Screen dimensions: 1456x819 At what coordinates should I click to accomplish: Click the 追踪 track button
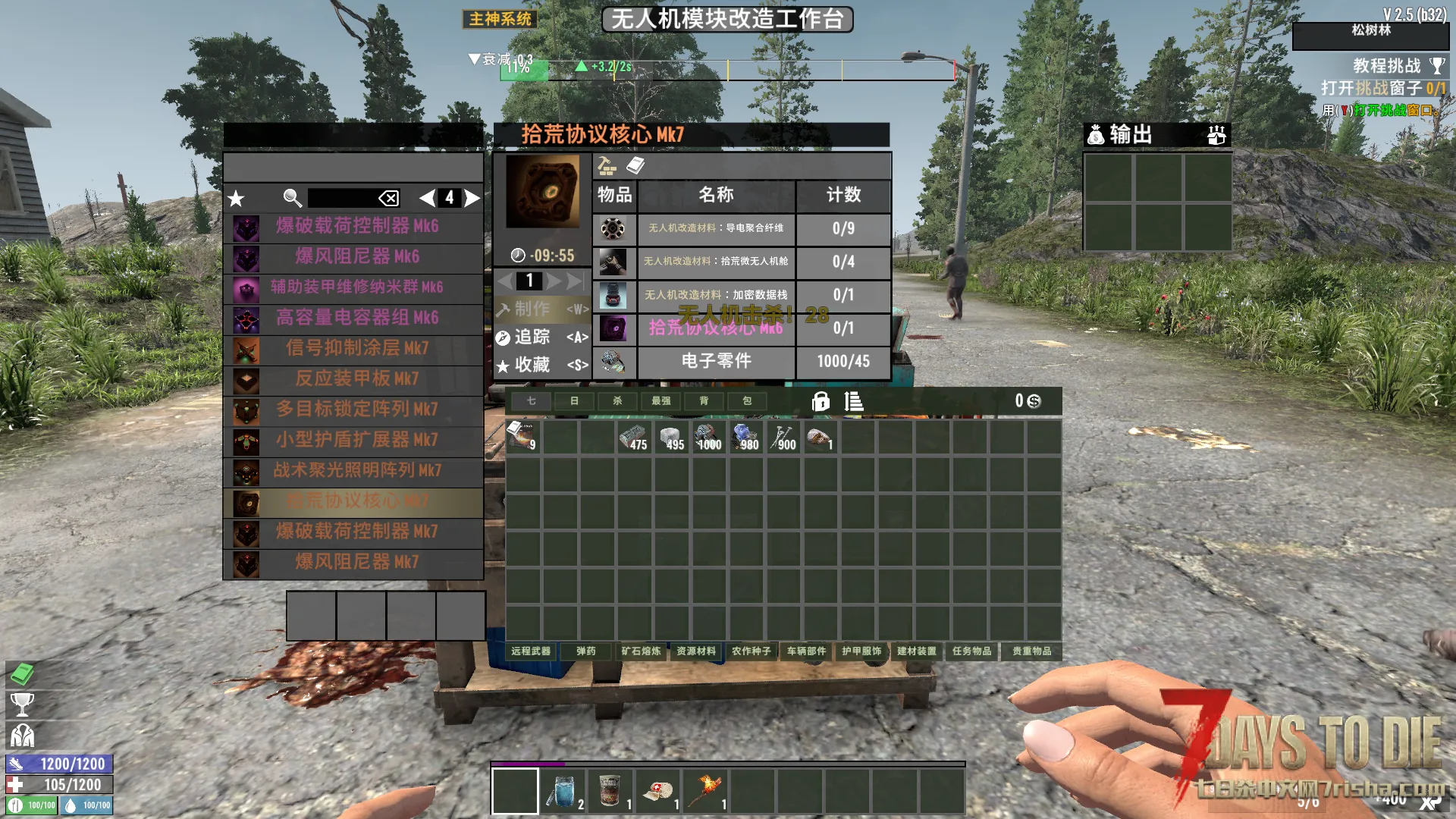(541, 337)
